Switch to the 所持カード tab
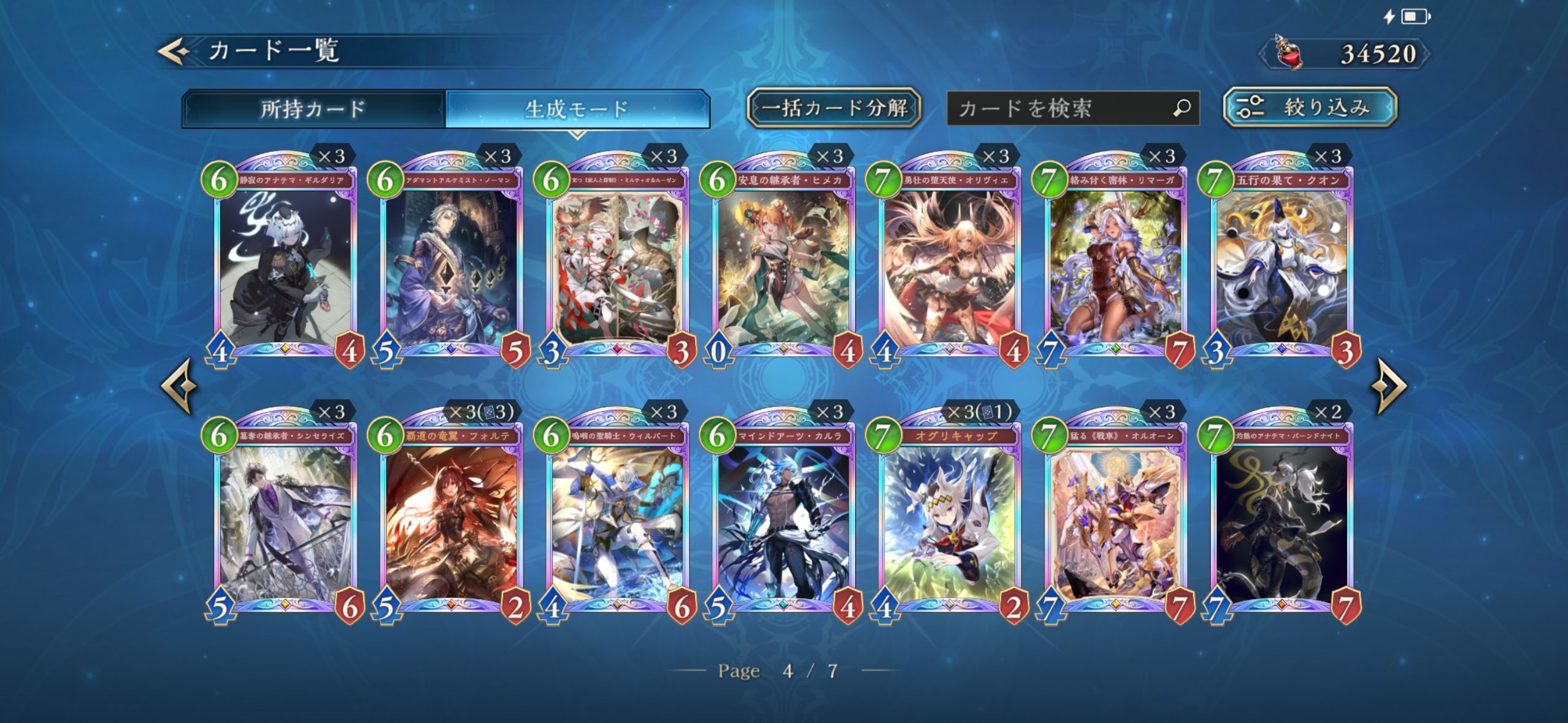 tap(313, 109)
